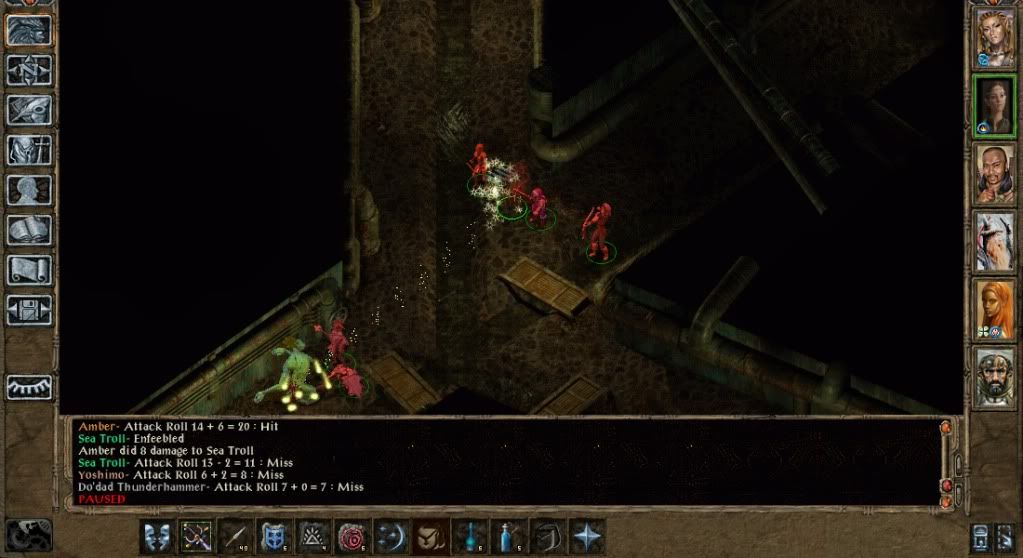
Task: Open the area map from the sidebar
Action: [29, 69]
